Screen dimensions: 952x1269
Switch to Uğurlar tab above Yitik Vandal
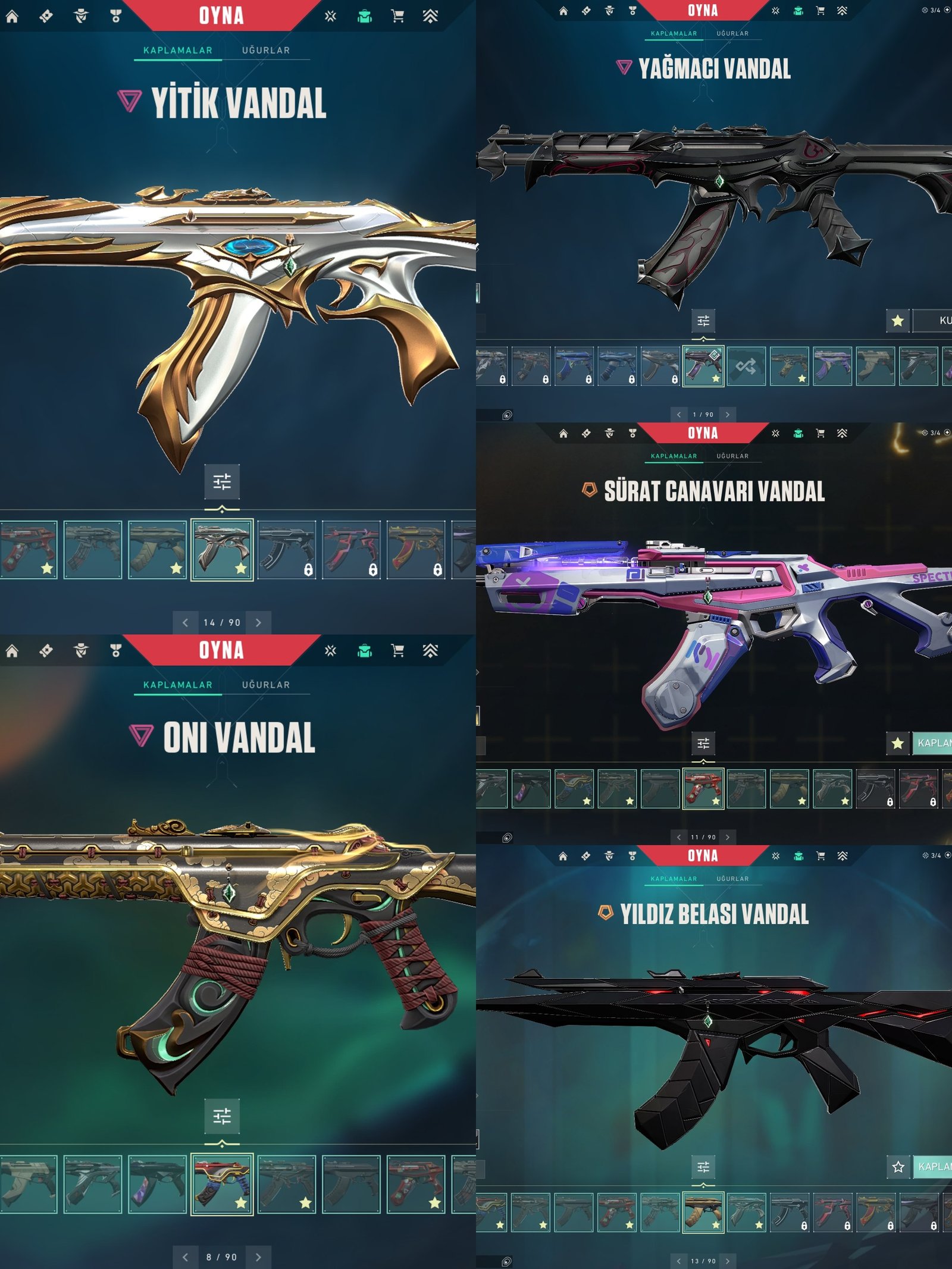pos(265,51)
